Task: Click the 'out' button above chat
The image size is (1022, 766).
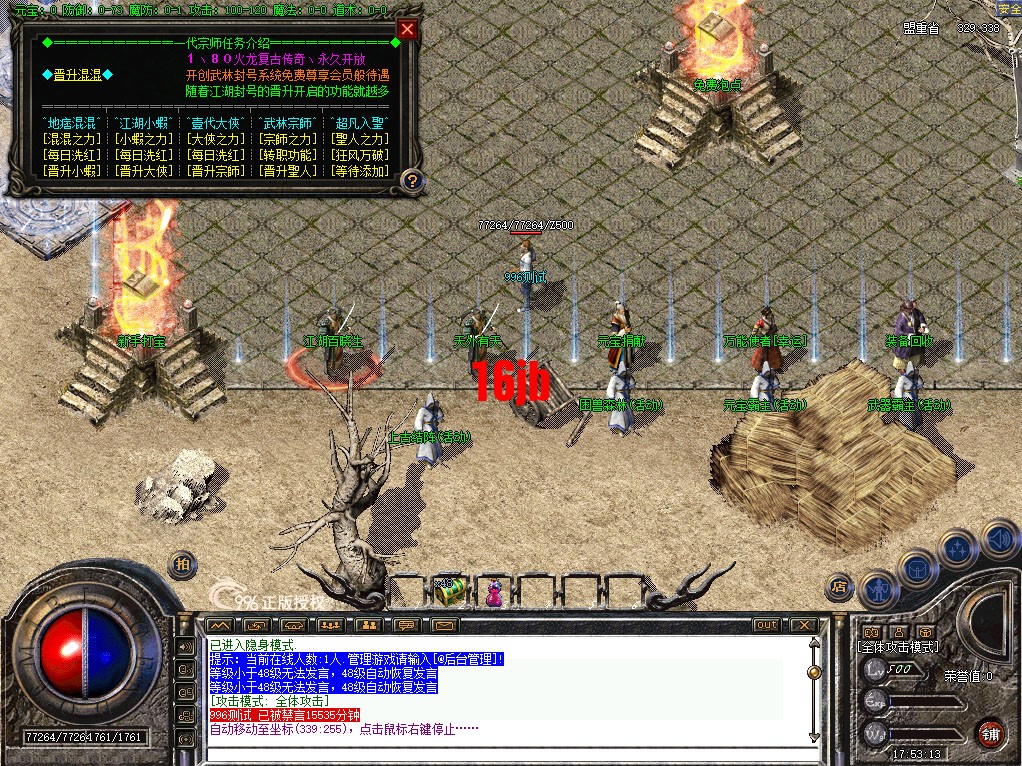Action: click(x=765, y=625)
